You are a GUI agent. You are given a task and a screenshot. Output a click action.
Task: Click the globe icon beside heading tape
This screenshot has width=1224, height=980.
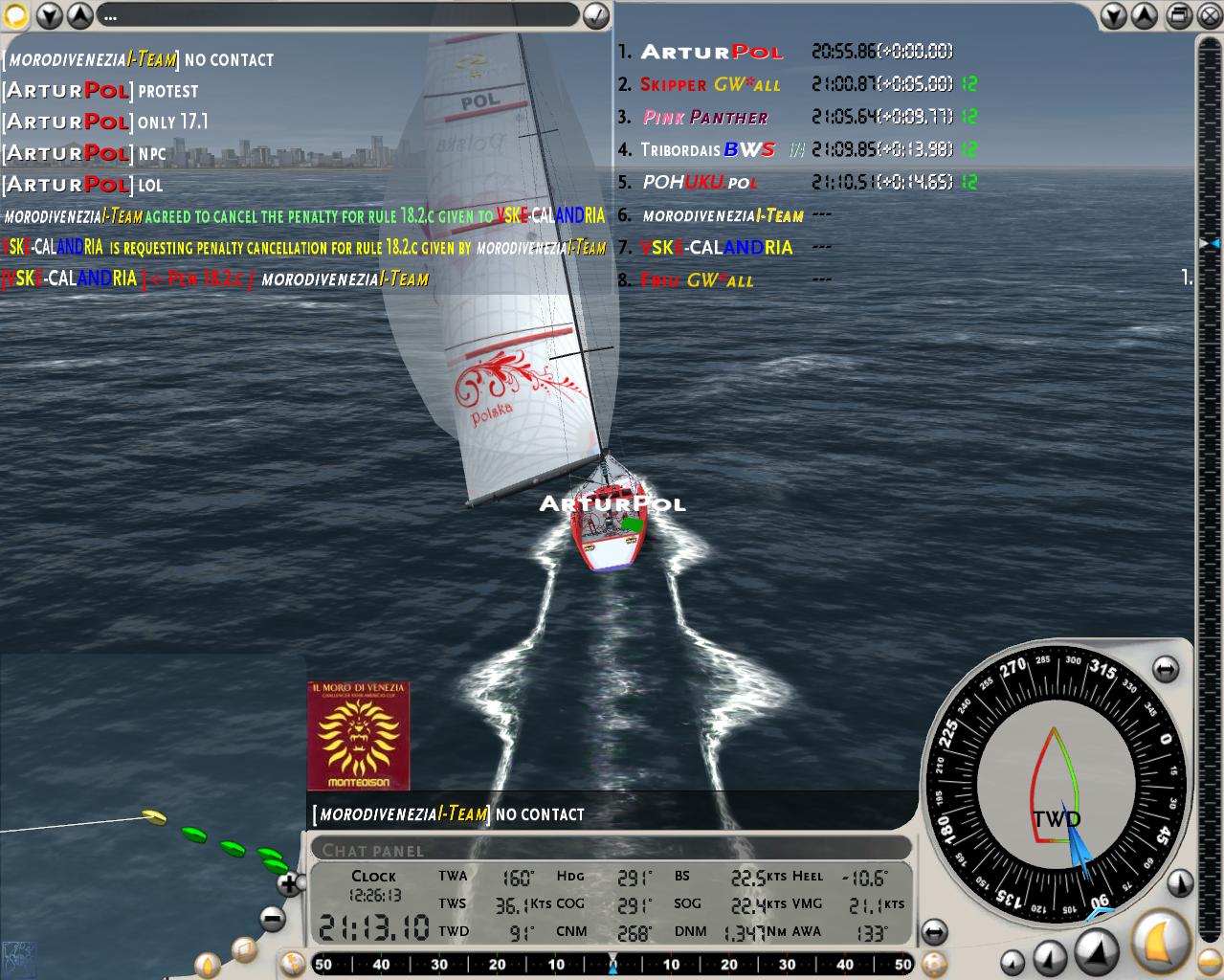[293, 964]
